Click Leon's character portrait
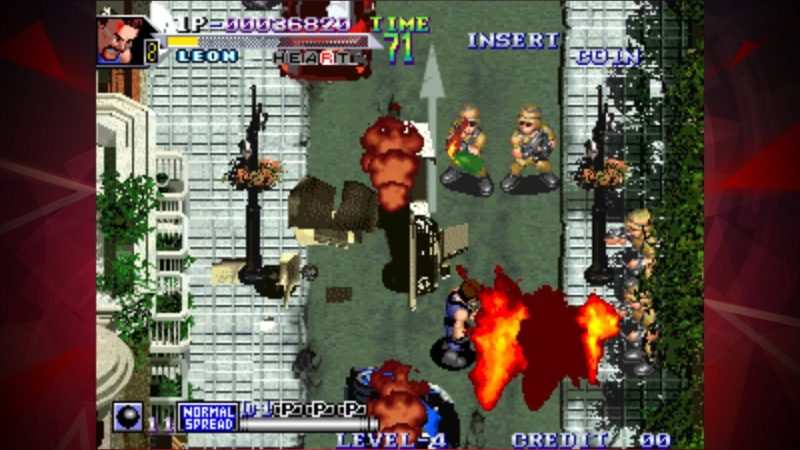This screenshot has height=450, width=800. [120, 40]
